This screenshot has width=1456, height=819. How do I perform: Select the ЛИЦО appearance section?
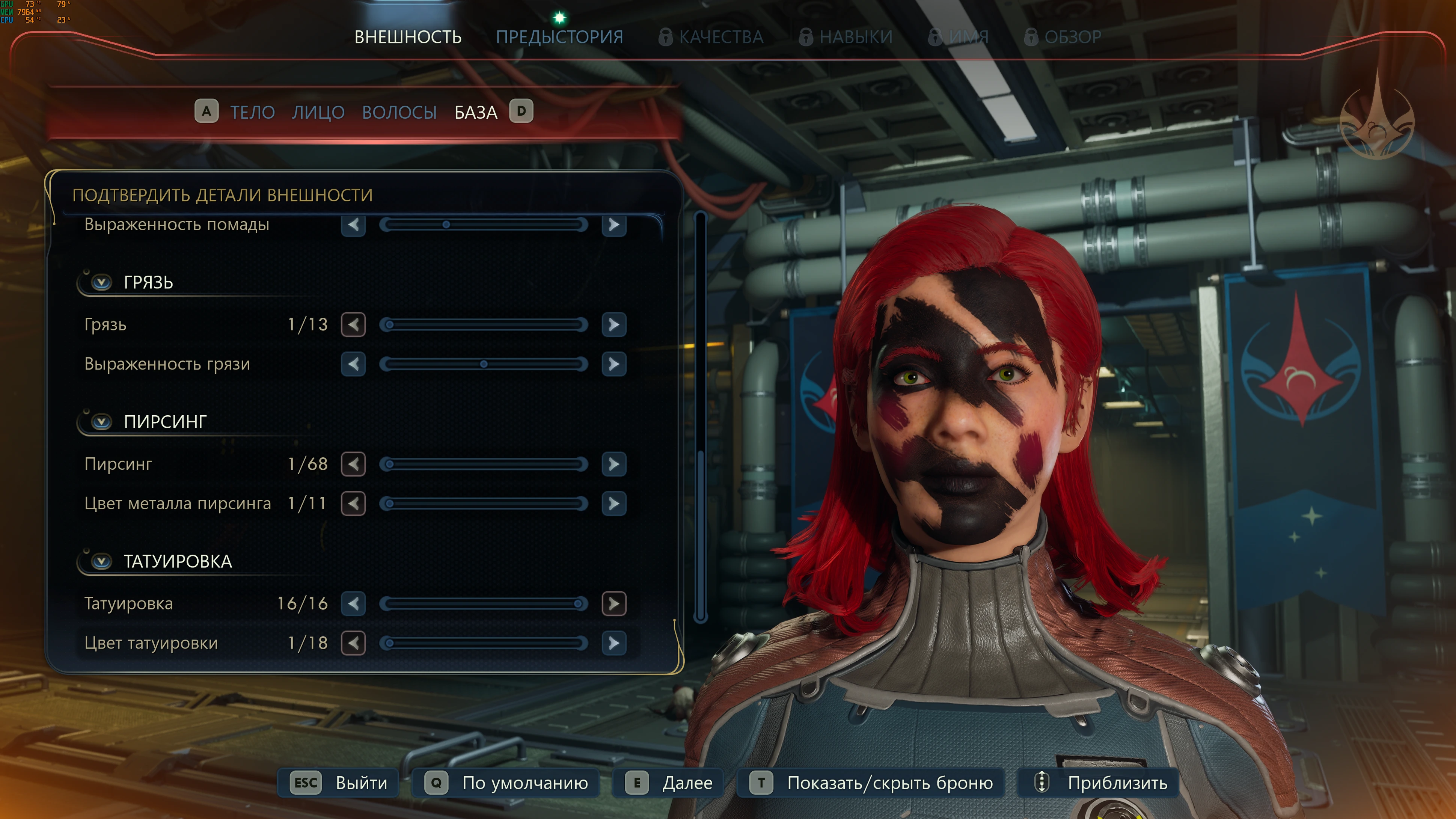click(x=318, y=112)
